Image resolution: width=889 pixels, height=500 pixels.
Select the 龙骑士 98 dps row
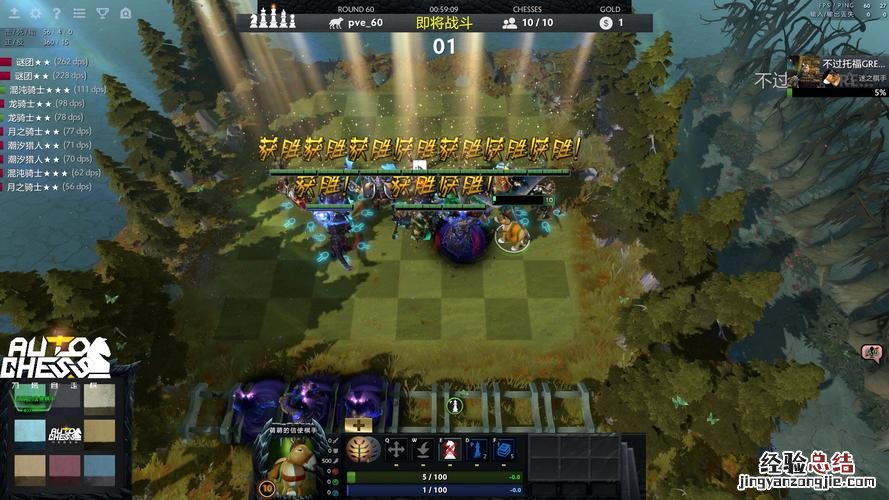(x=50, y=103)
